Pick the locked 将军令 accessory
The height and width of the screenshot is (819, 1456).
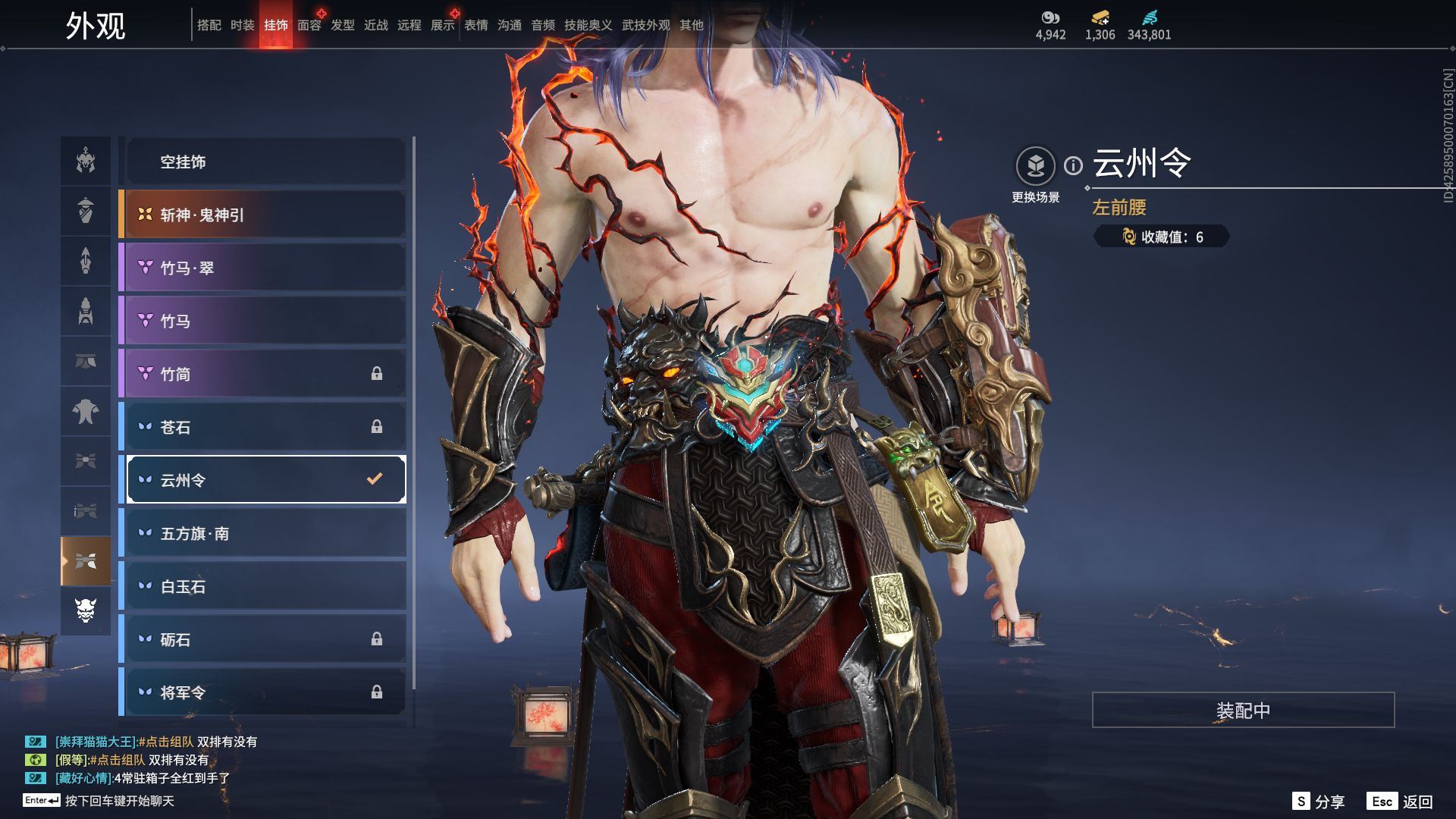265,692
